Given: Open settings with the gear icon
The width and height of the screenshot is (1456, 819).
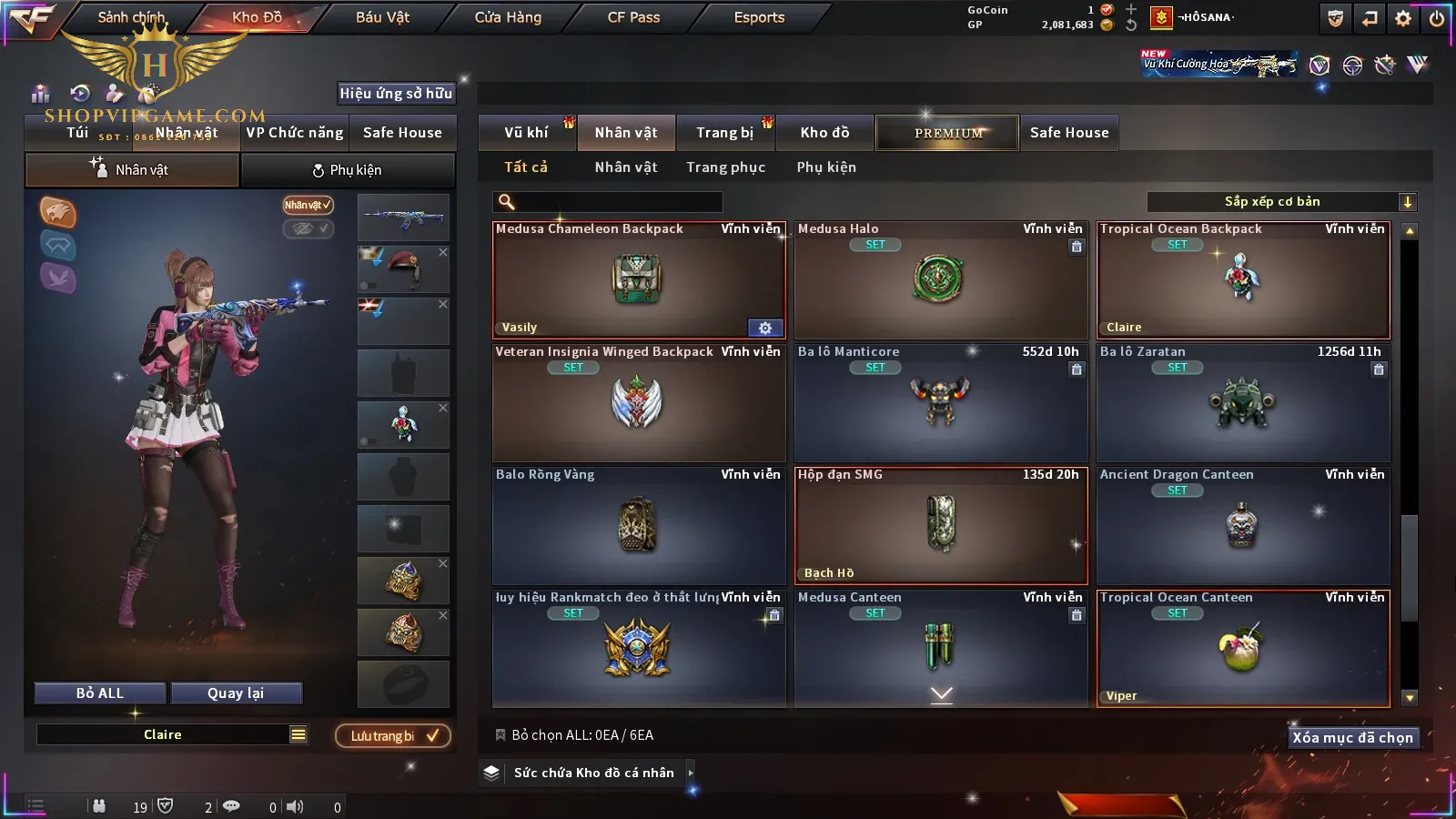Looking at the screenshot, I should [1403, 18].
